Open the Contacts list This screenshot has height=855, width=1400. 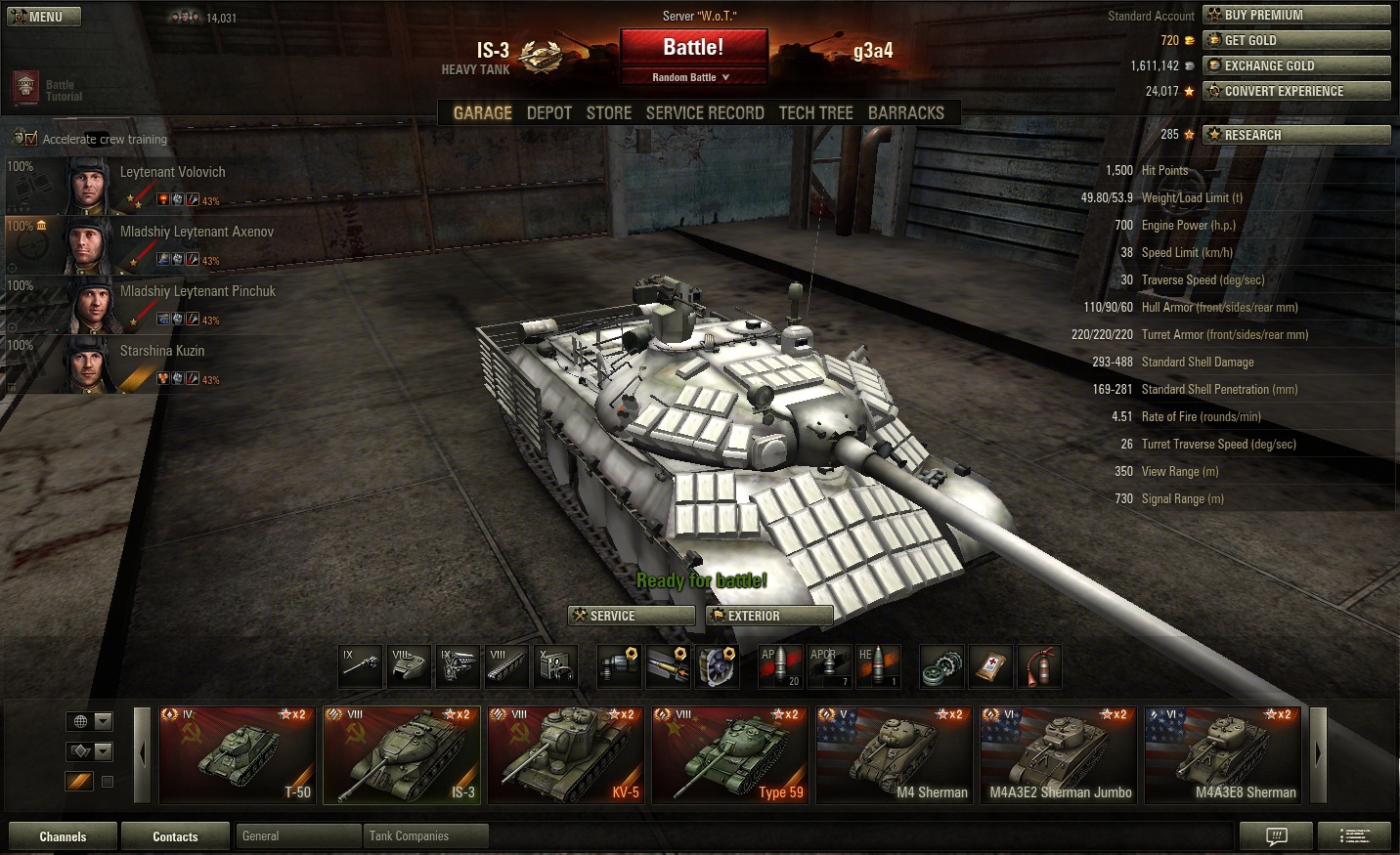point(175,836)
